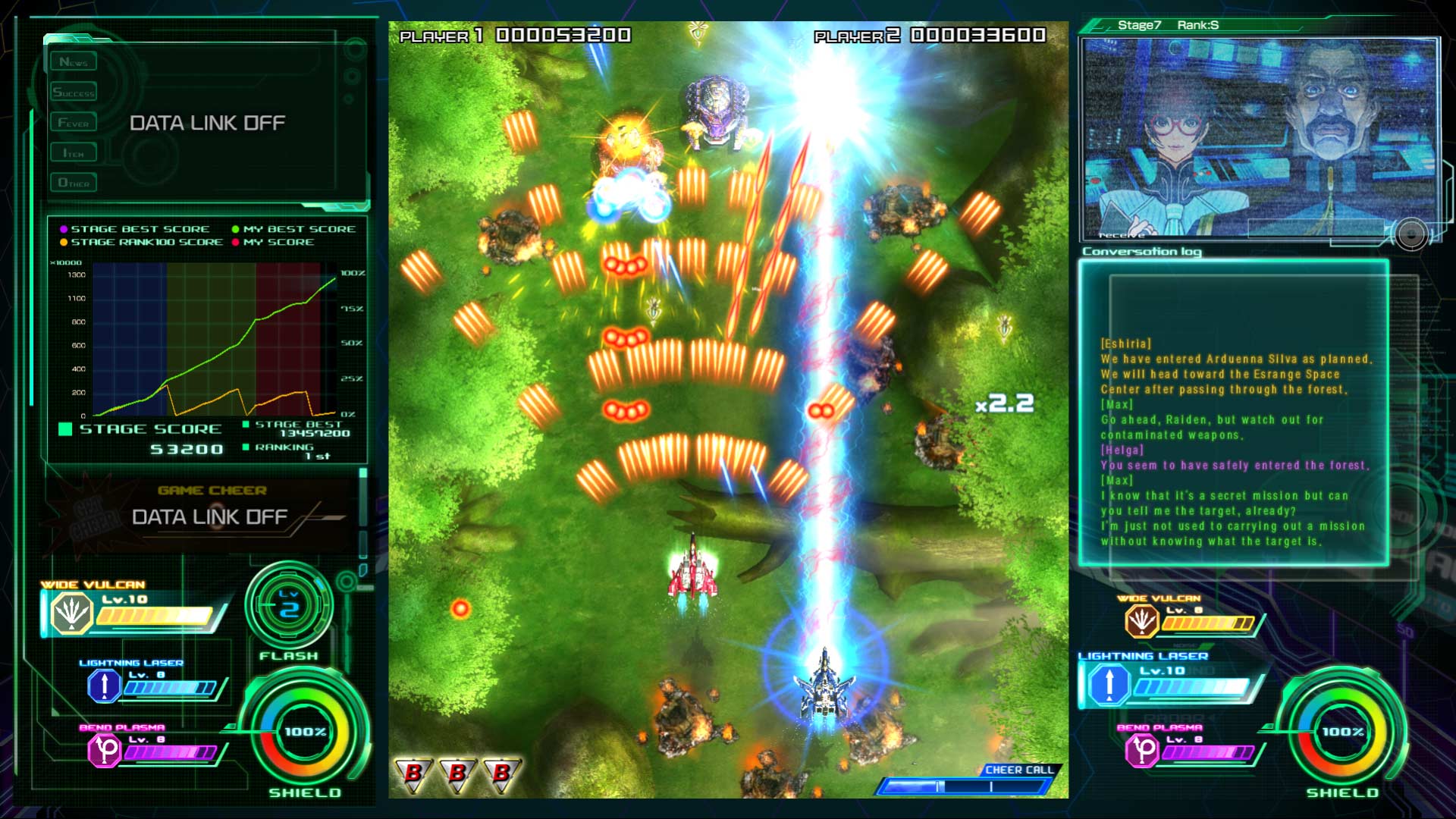1456x819 pixels.
Task: Toggle the Stage Rank100 Score yellow legend dot
Action: (x=62, y=242)
